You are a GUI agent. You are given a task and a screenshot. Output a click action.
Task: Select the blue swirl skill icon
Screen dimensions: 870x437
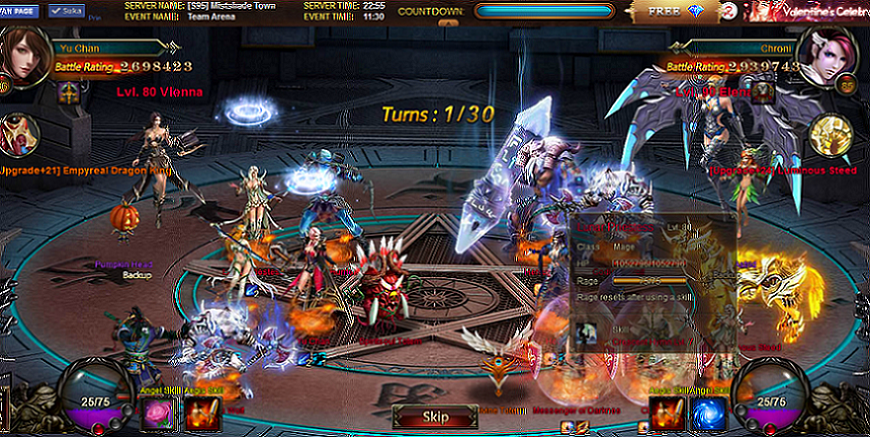pyautogui.click(x=710, y=412)
